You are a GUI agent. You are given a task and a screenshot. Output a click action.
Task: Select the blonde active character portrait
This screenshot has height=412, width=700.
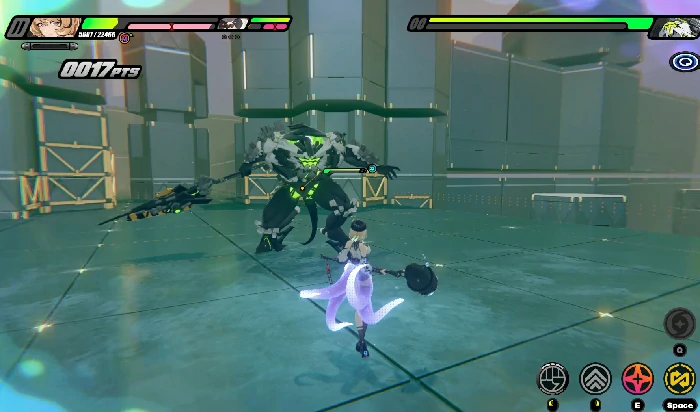pos(47,26)
